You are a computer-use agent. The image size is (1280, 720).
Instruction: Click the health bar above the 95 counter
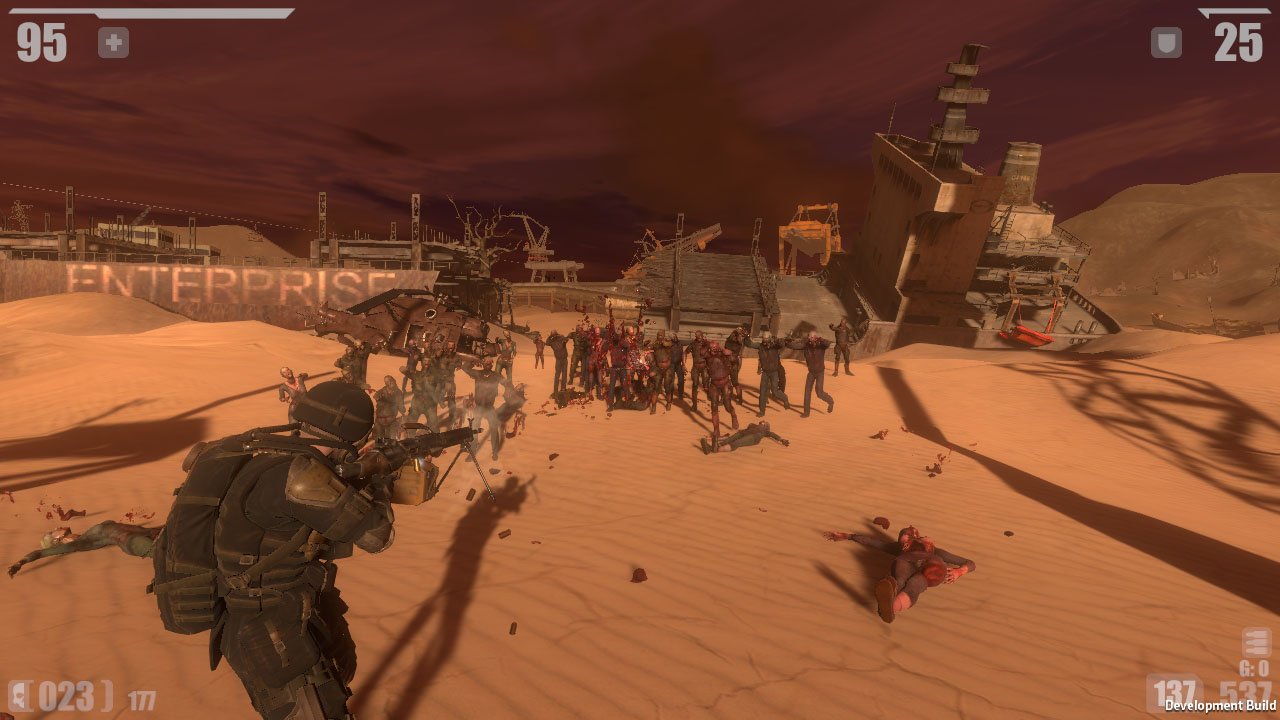(x=150, y=12)
